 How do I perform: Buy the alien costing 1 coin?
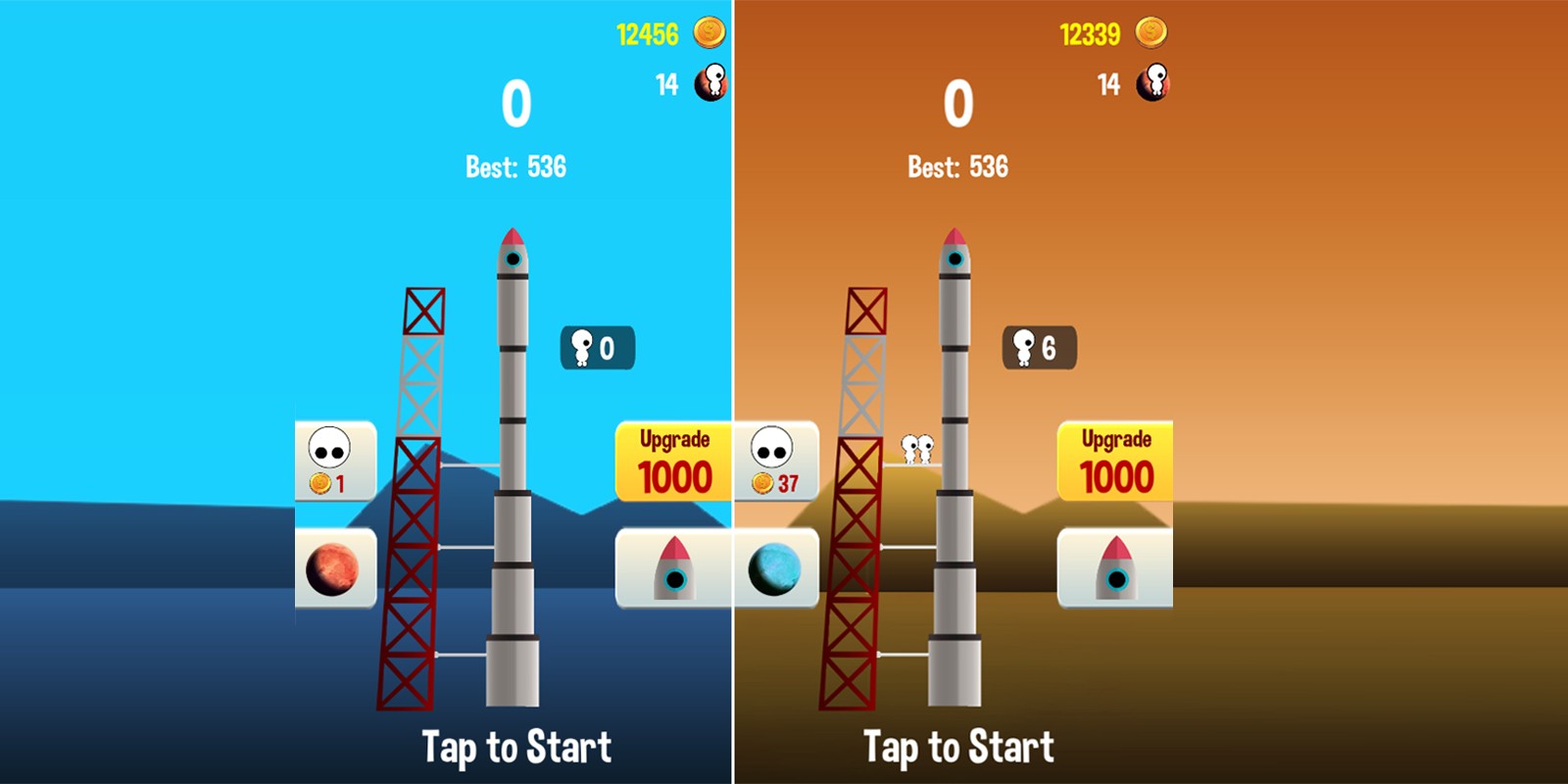point(334,461)
